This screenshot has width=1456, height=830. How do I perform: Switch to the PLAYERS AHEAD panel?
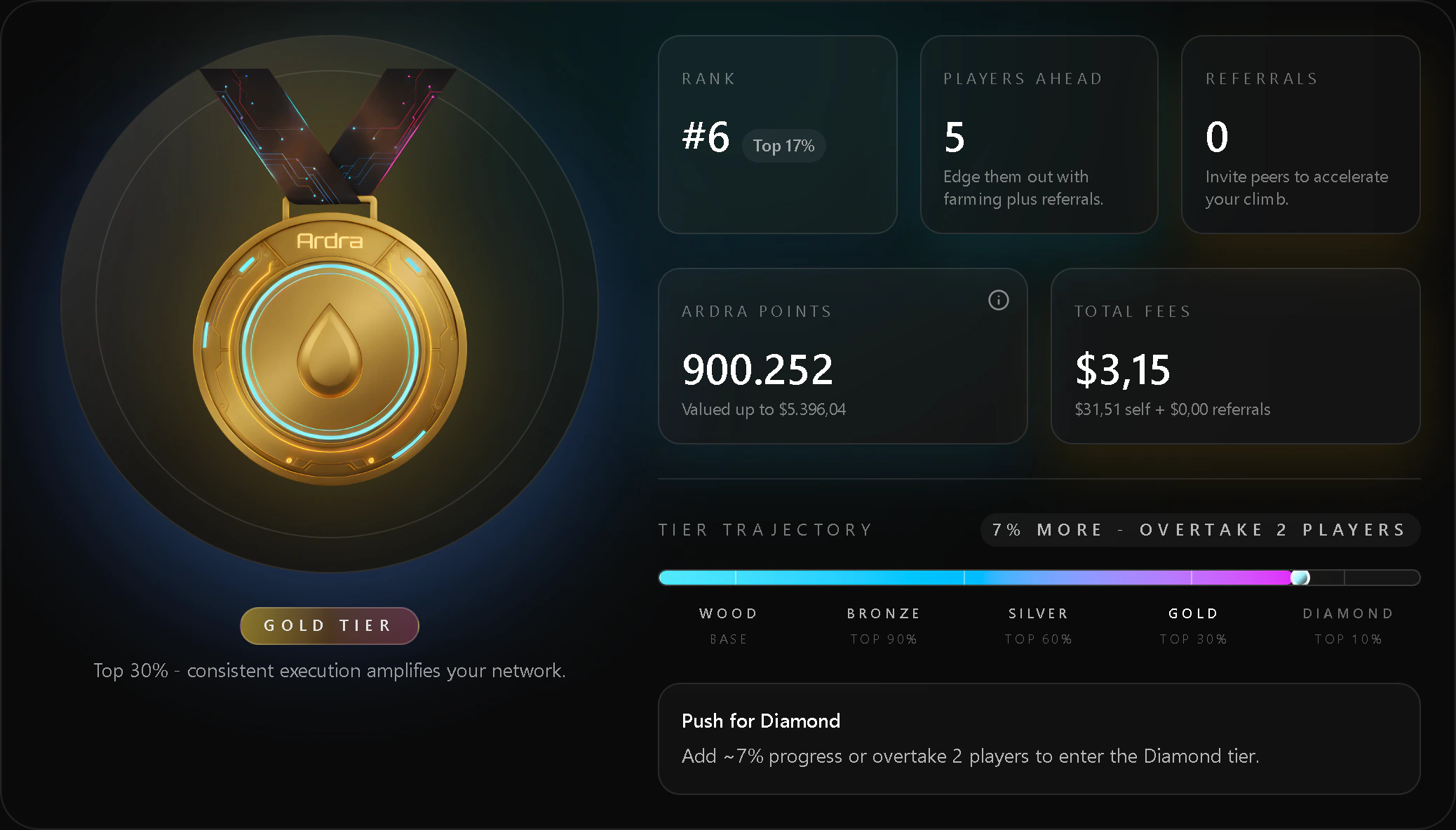pyautogui.click(x=1039, y=133)
